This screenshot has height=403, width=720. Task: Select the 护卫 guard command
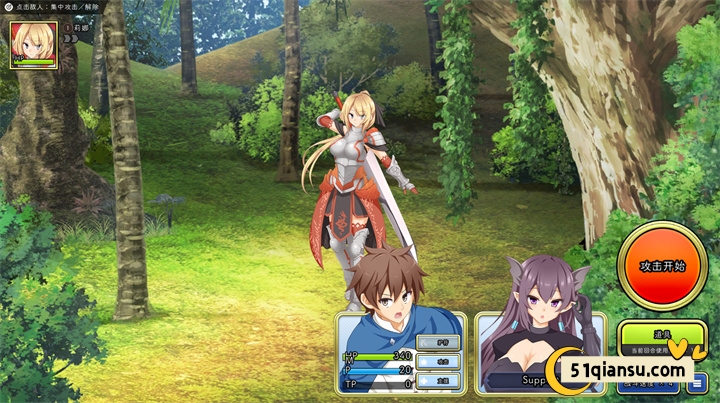(x=438, y=341)
